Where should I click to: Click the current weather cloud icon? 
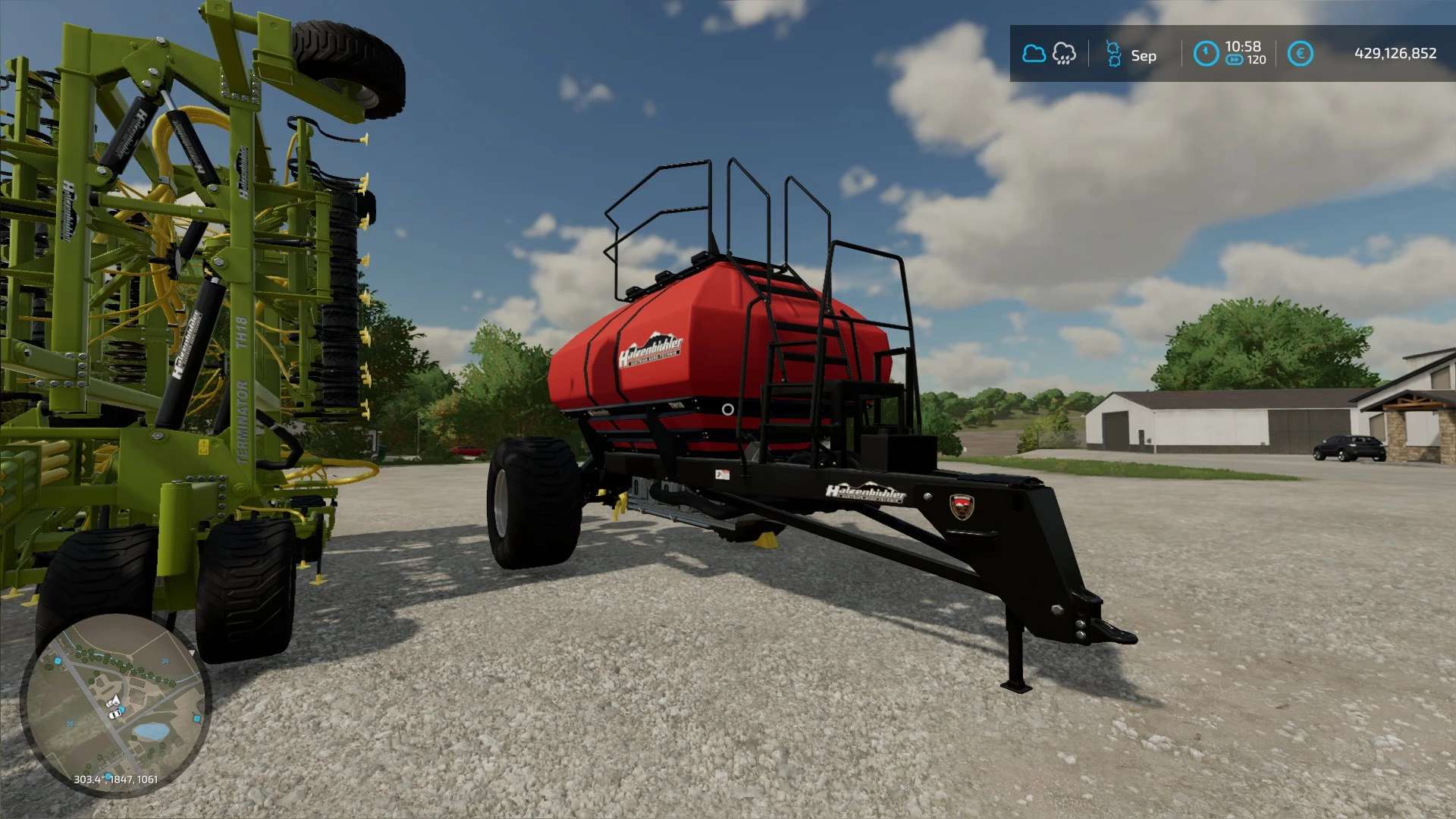click(1034, 54)
